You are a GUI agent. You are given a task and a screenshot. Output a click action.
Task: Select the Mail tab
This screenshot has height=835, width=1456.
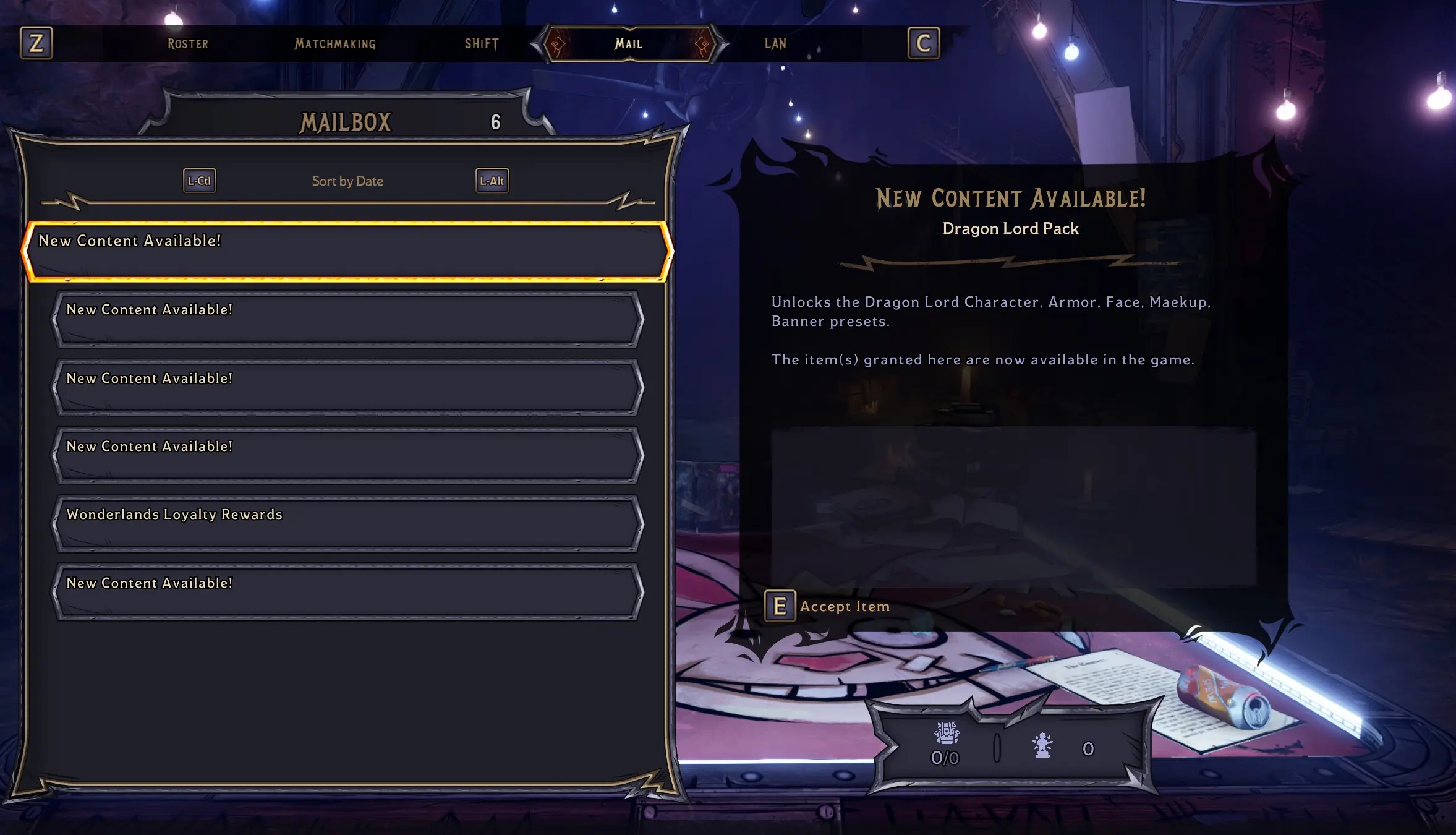(x=628, y=43)
